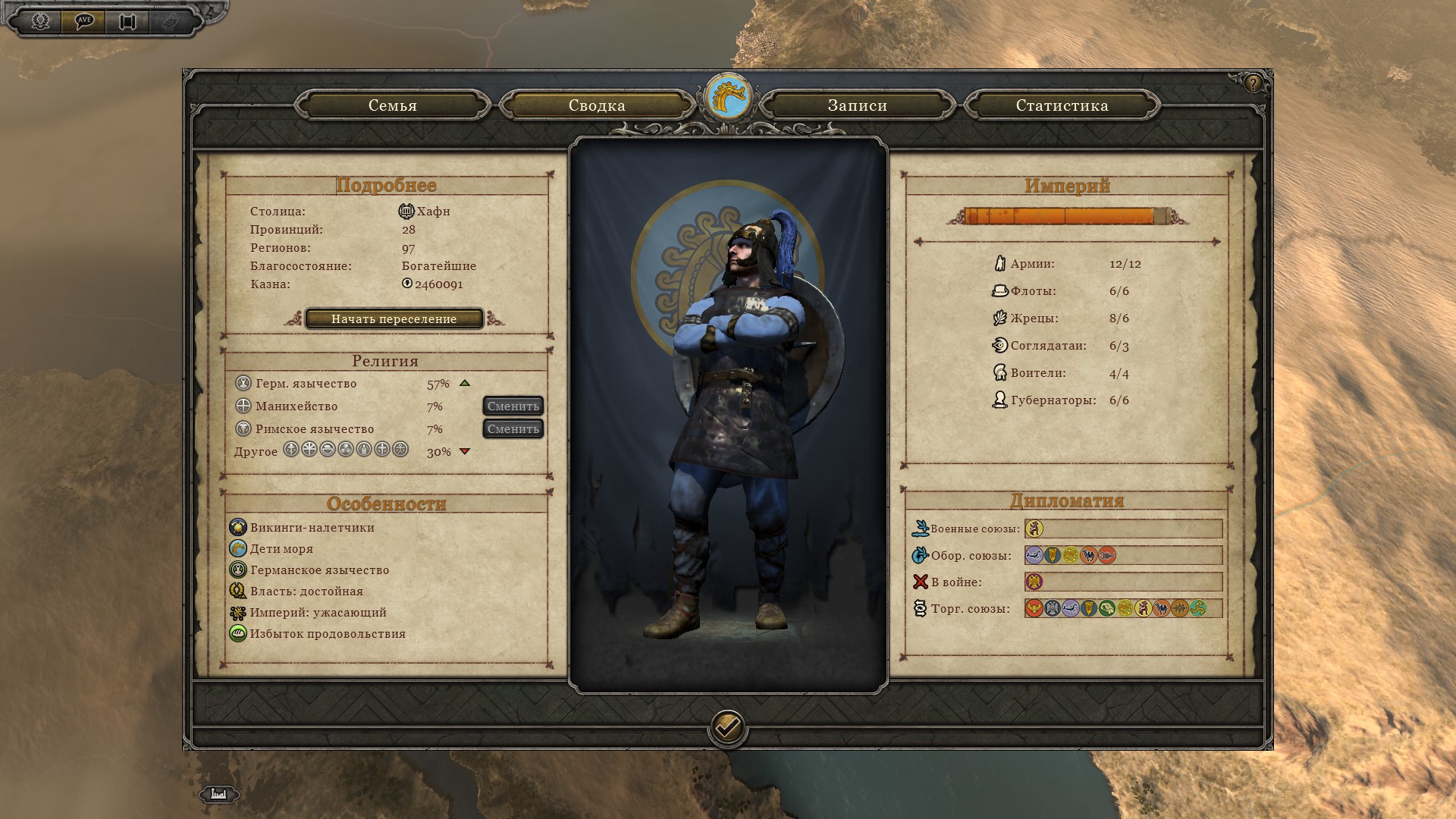
Task: Switch to the Семья tab
Action: tap(393, 106)
